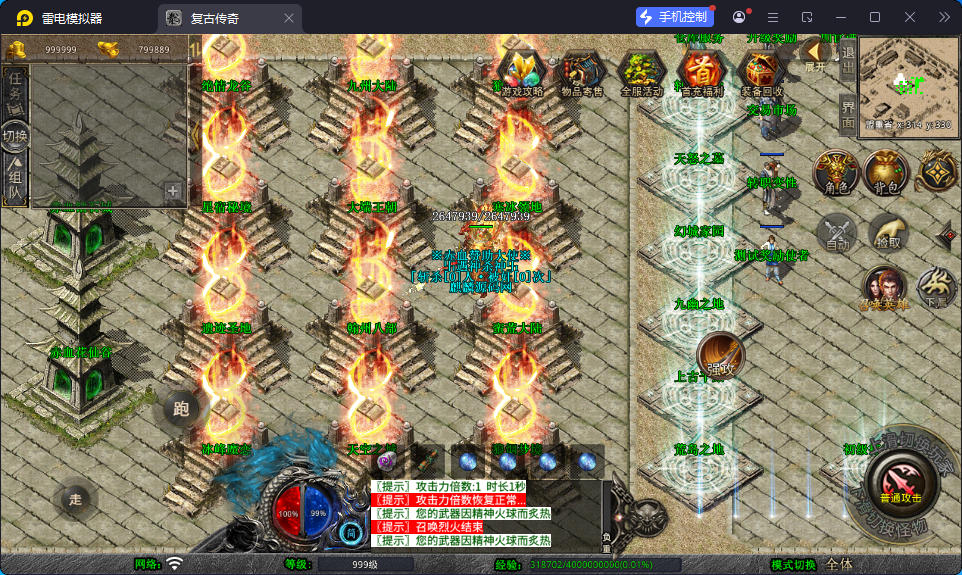Switch to 跑 run mode
Screen dimensions: 962x575
181,409
